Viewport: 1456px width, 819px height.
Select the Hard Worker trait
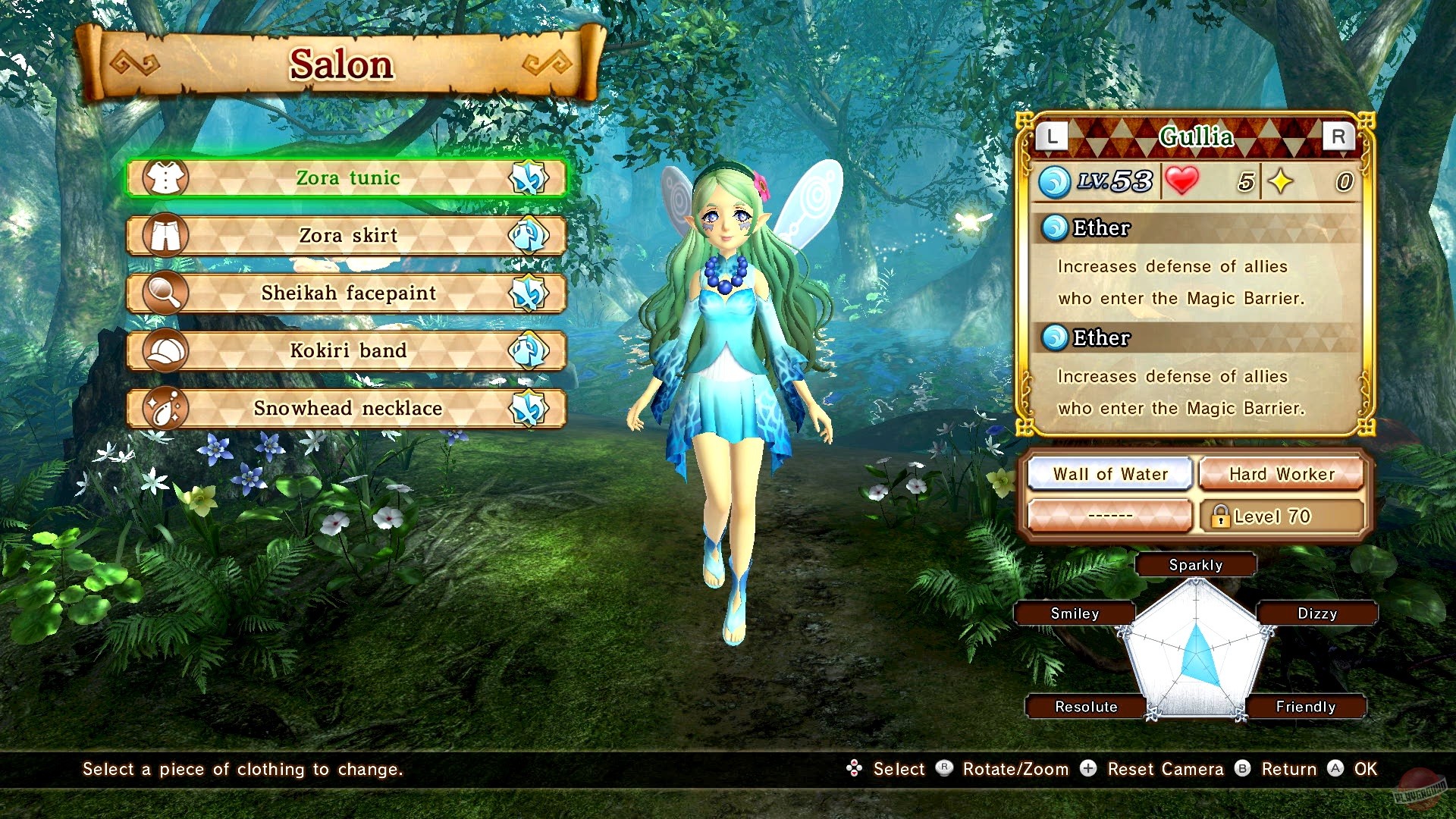pos(1282,474)
